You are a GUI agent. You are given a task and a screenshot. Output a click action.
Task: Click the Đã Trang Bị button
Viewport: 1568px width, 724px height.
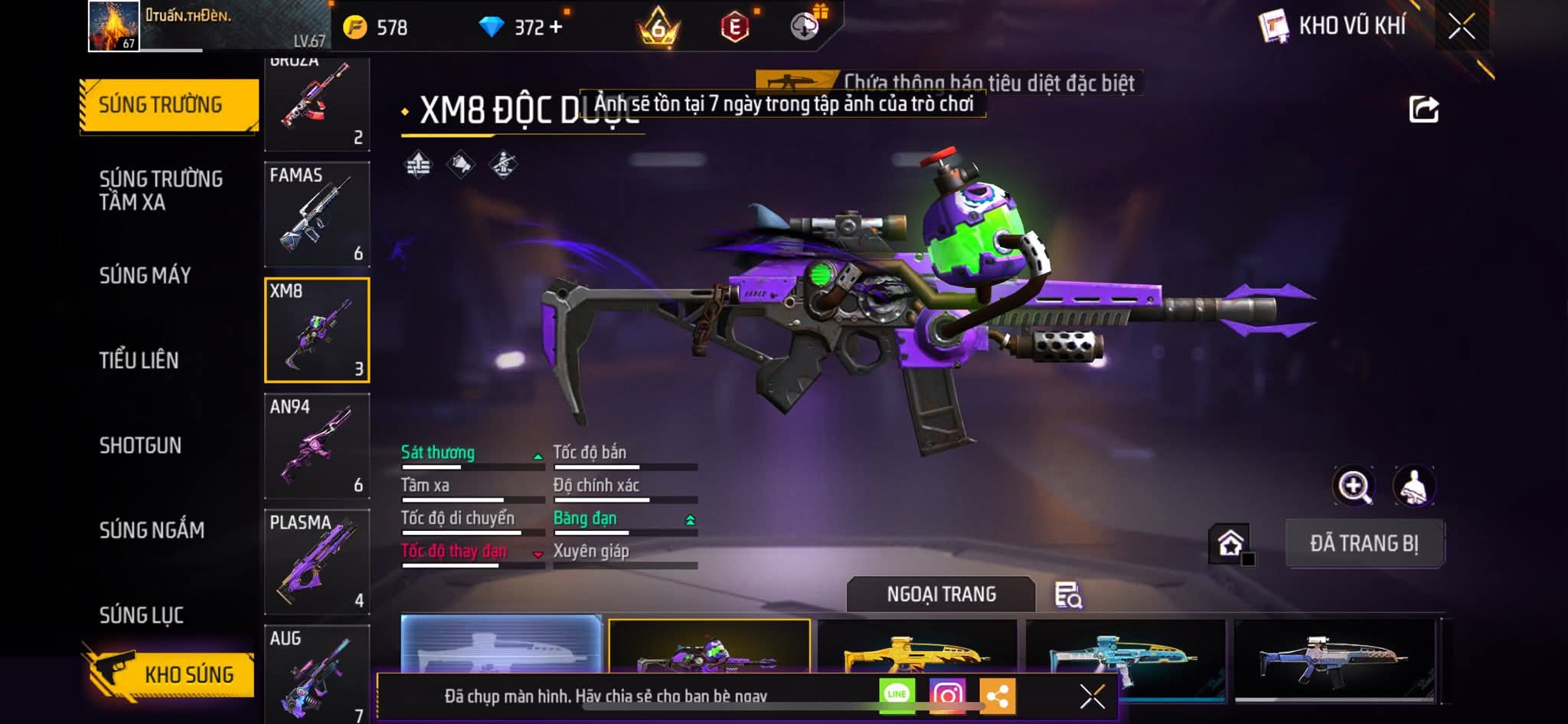coord(1364,543)
